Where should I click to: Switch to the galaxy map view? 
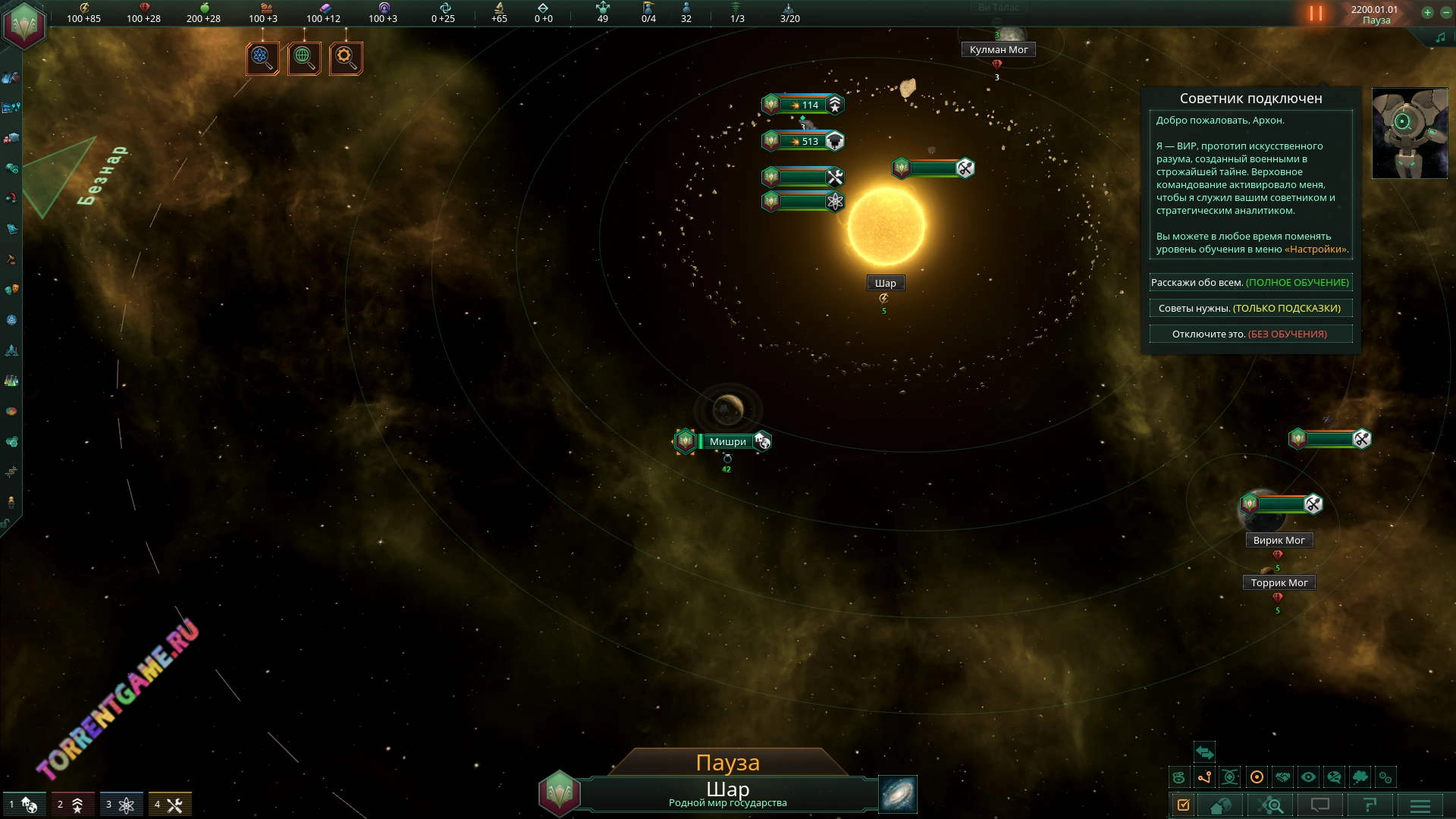click(x=898, y=794)
